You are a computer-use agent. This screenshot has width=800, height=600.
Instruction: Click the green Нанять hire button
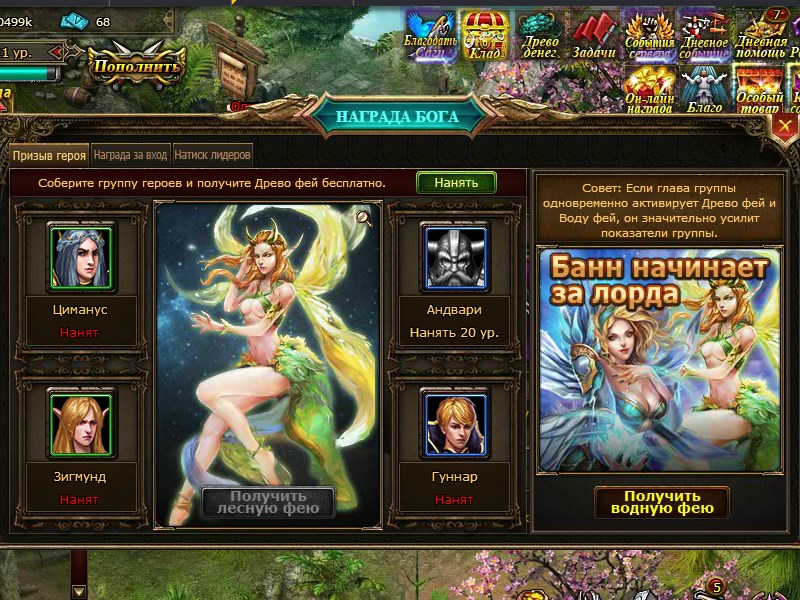(x=456, y=182)
